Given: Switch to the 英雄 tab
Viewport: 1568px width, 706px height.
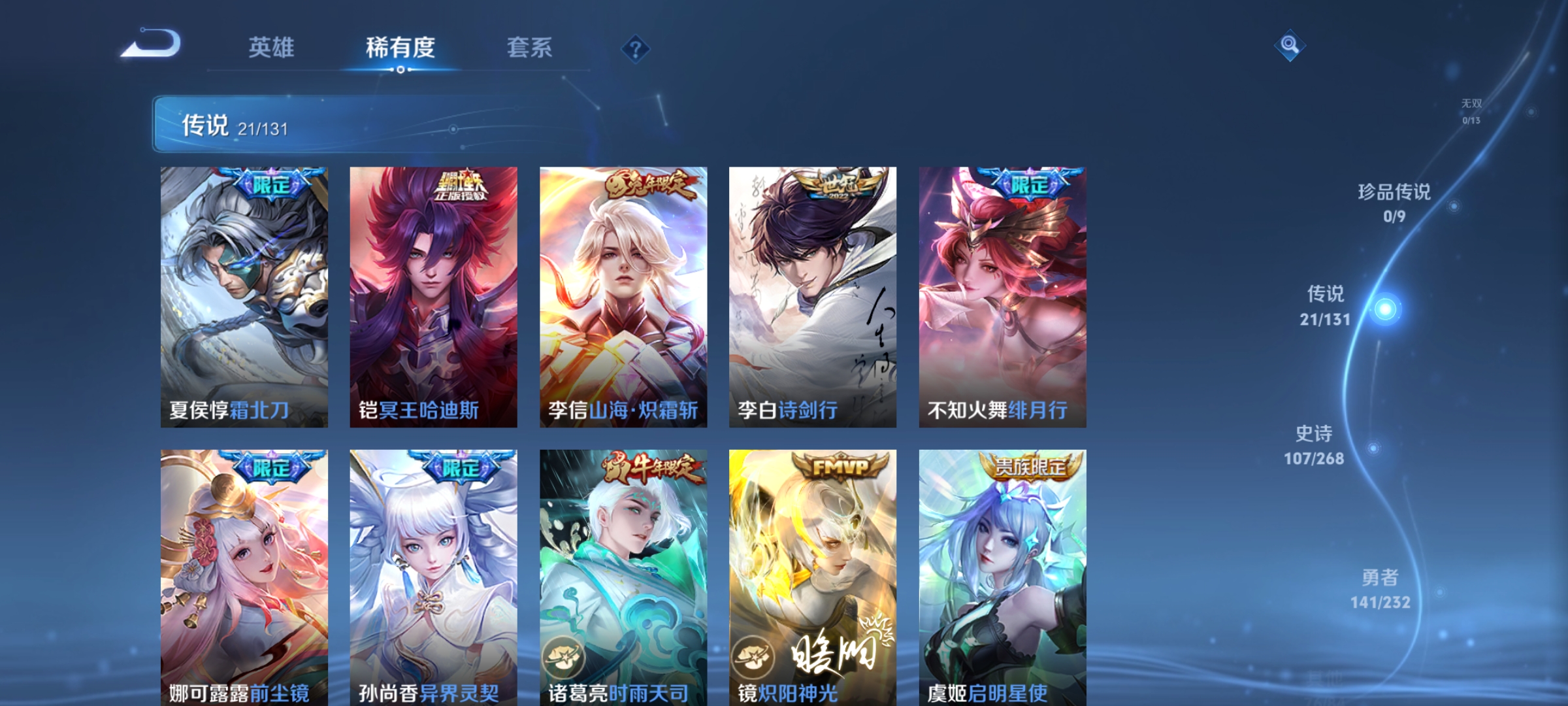Looking at the screenshot, I should [272, 47].
